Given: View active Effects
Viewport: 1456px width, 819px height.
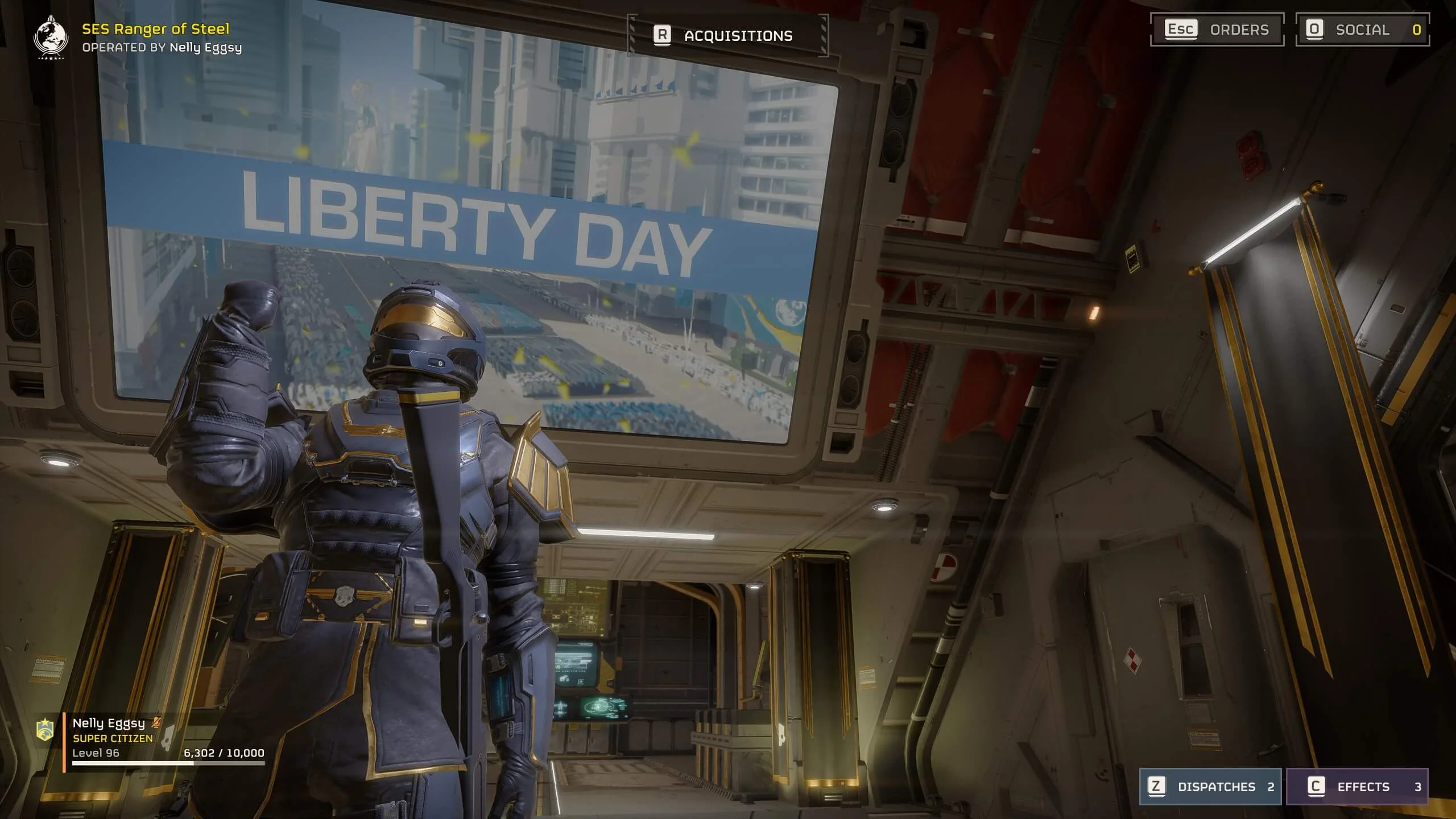Looking at the screenshot, I should [1356, 787].
